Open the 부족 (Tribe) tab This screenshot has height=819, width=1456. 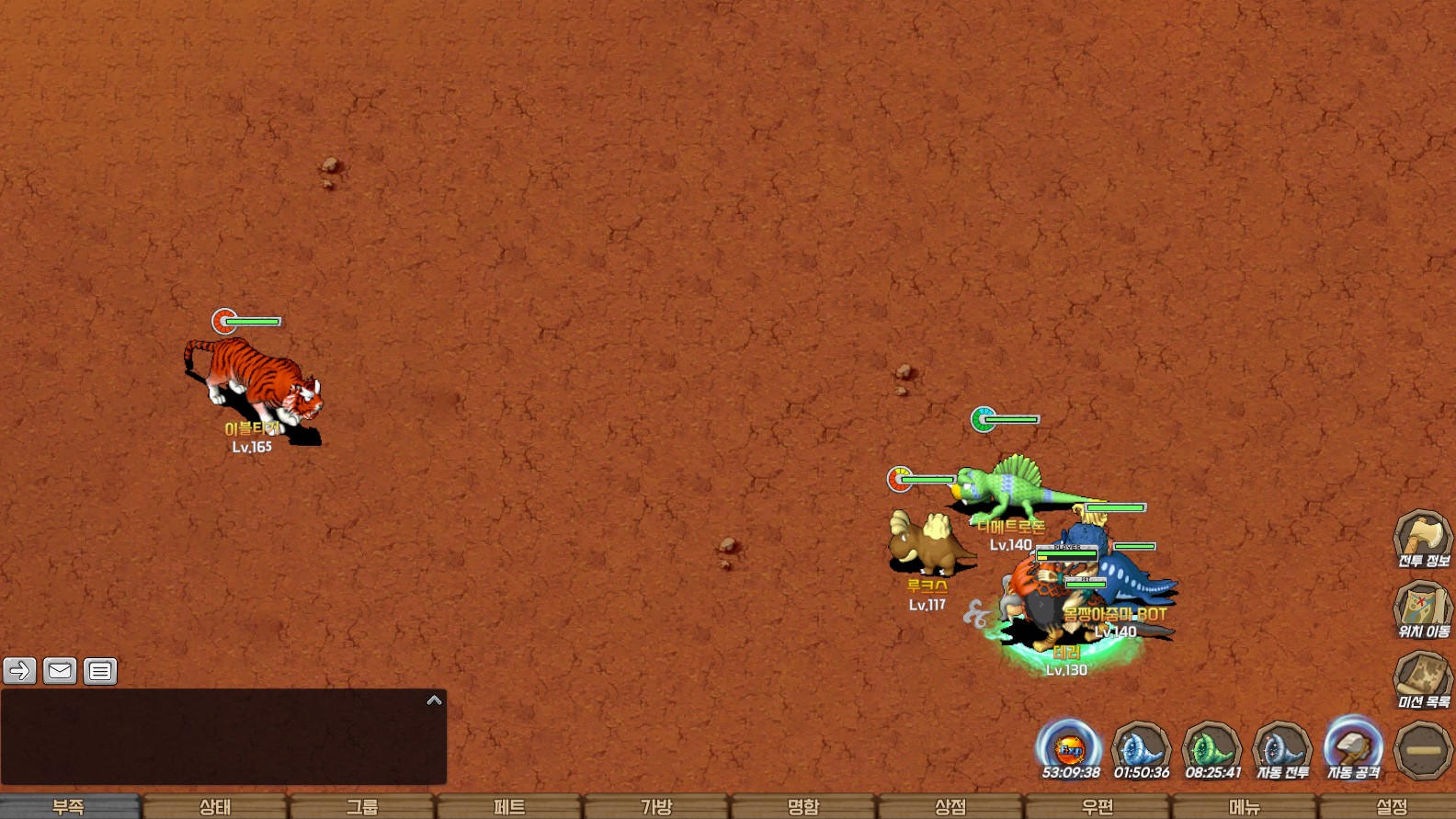(x=69, y=806)
